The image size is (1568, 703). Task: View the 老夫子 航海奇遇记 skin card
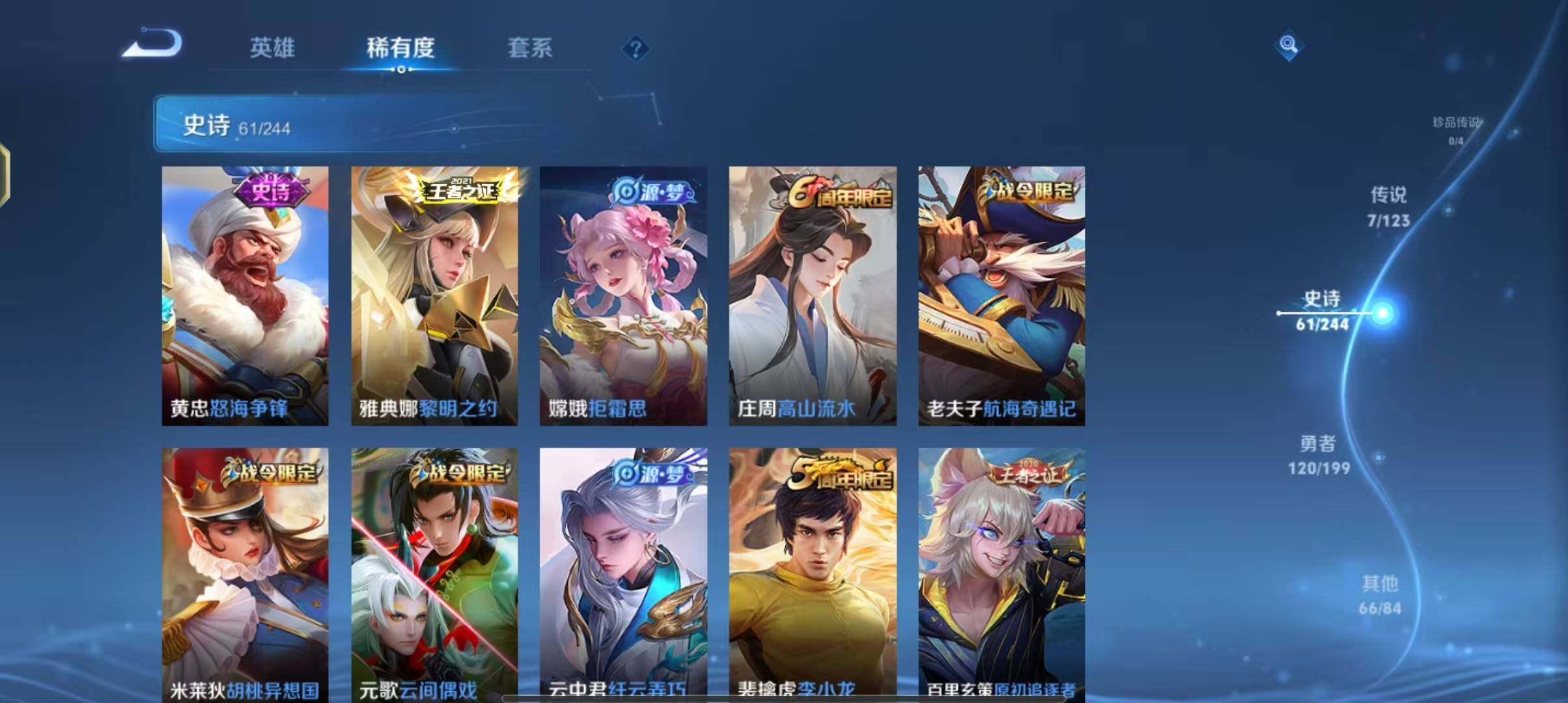point(1001,296)
